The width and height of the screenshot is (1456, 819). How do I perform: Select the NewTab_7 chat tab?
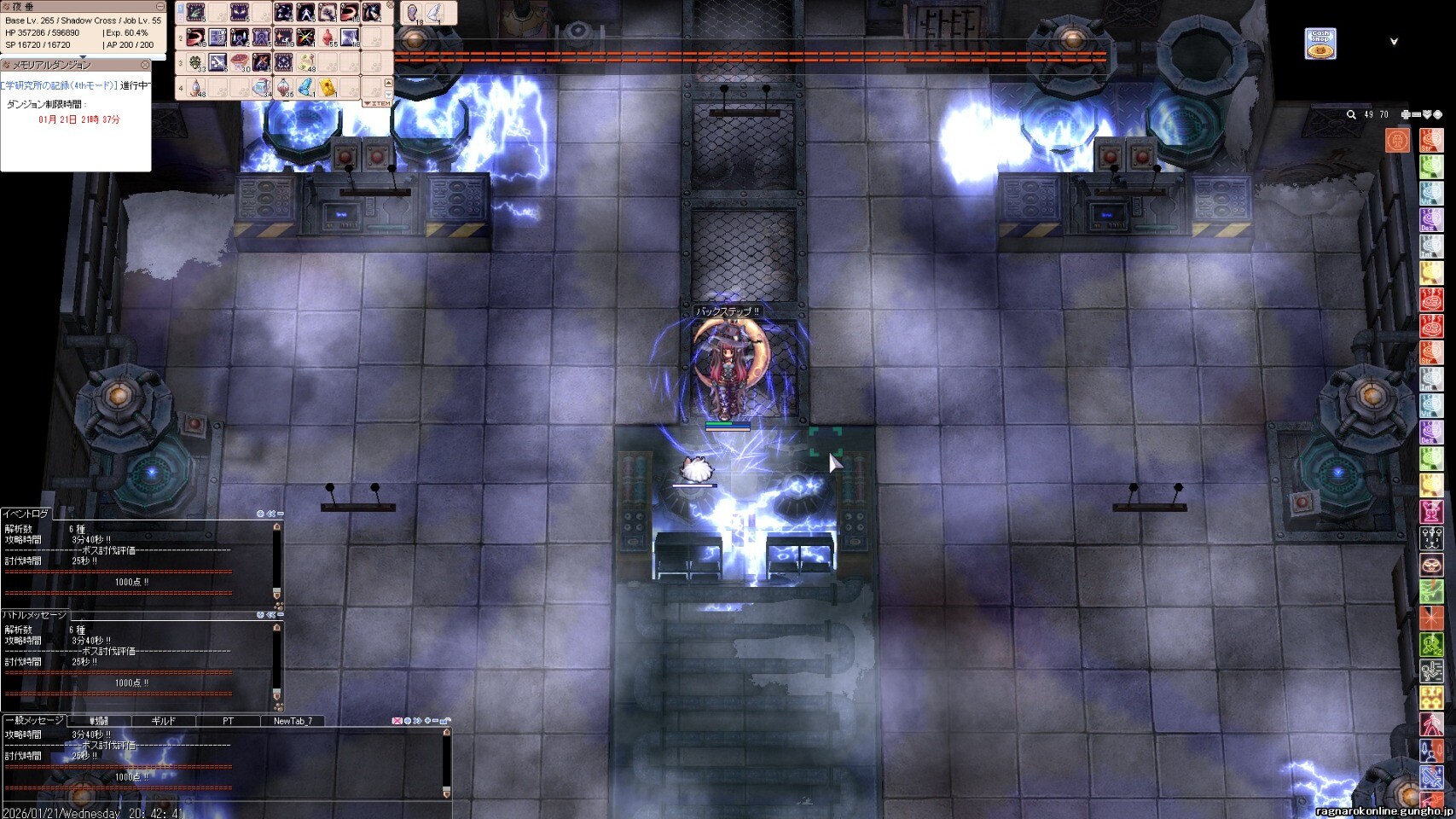click(293, 721)
